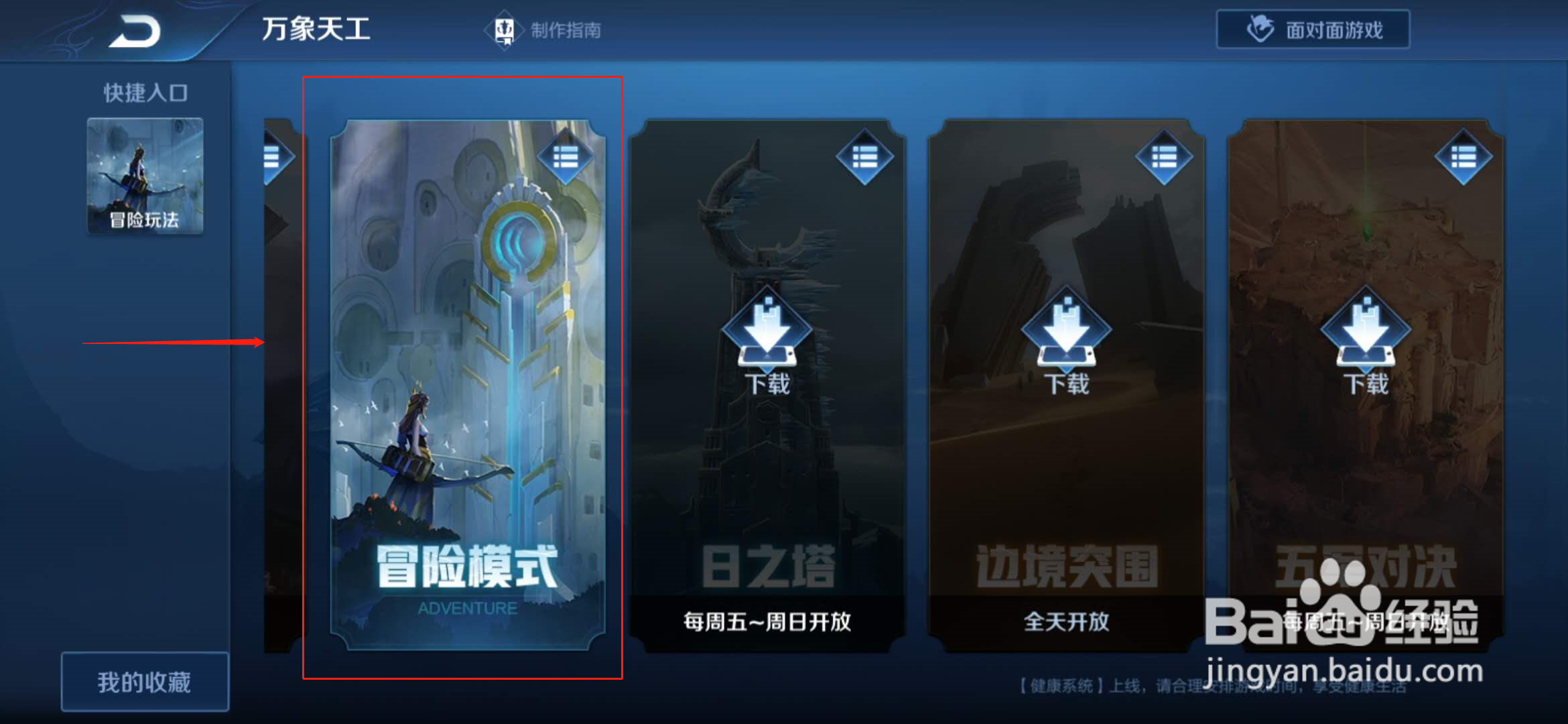Select the 万象天工 title tab

(317, 29)
